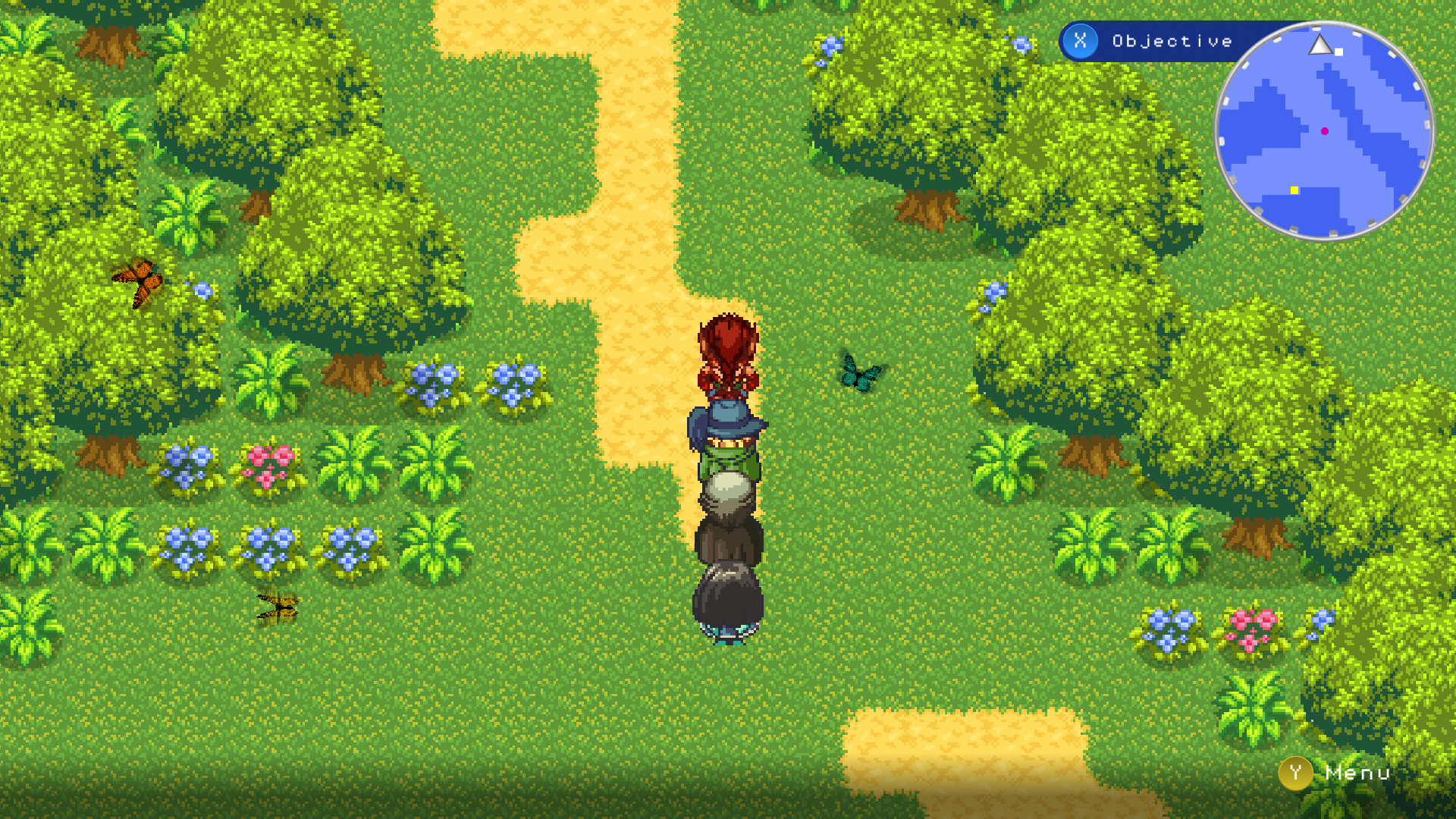Click the pink player dot on the minimap

point(1324,130)
